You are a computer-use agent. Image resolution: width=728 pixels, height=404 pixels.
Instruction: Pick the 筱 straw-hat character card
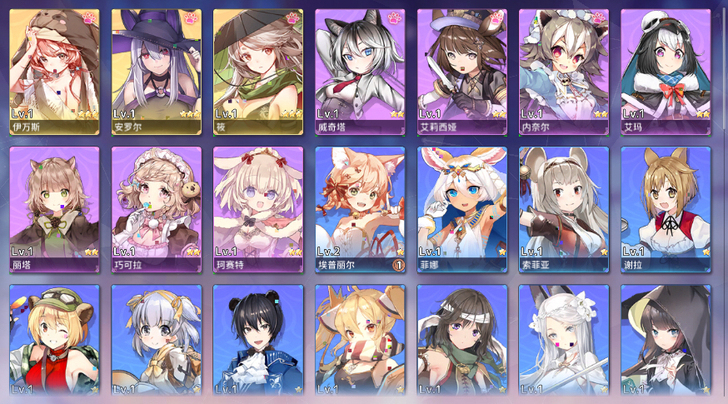click(x=258, y=71)
